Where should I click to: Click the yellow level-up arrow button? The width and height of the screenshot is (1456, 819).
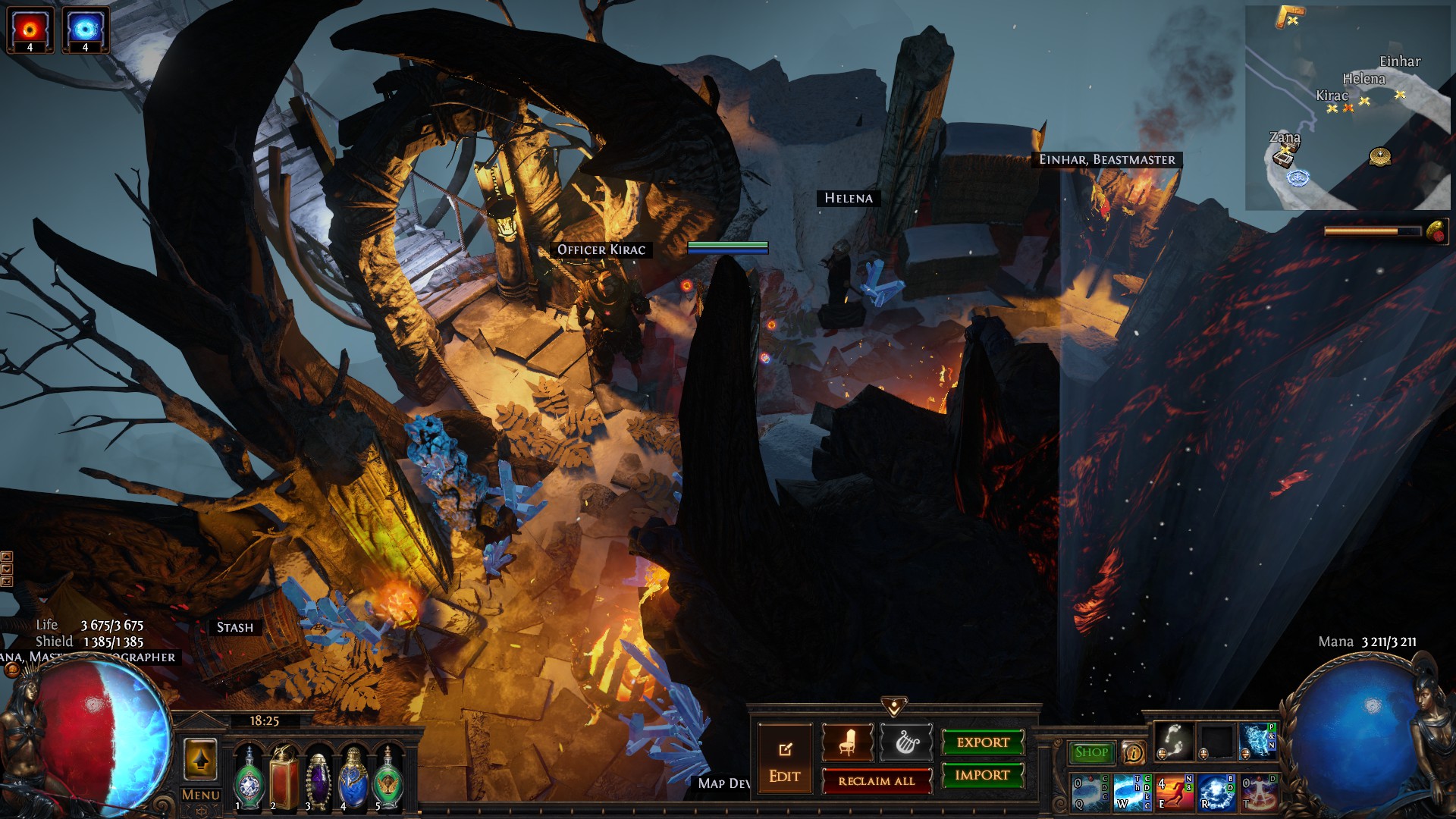pos(200,759)
